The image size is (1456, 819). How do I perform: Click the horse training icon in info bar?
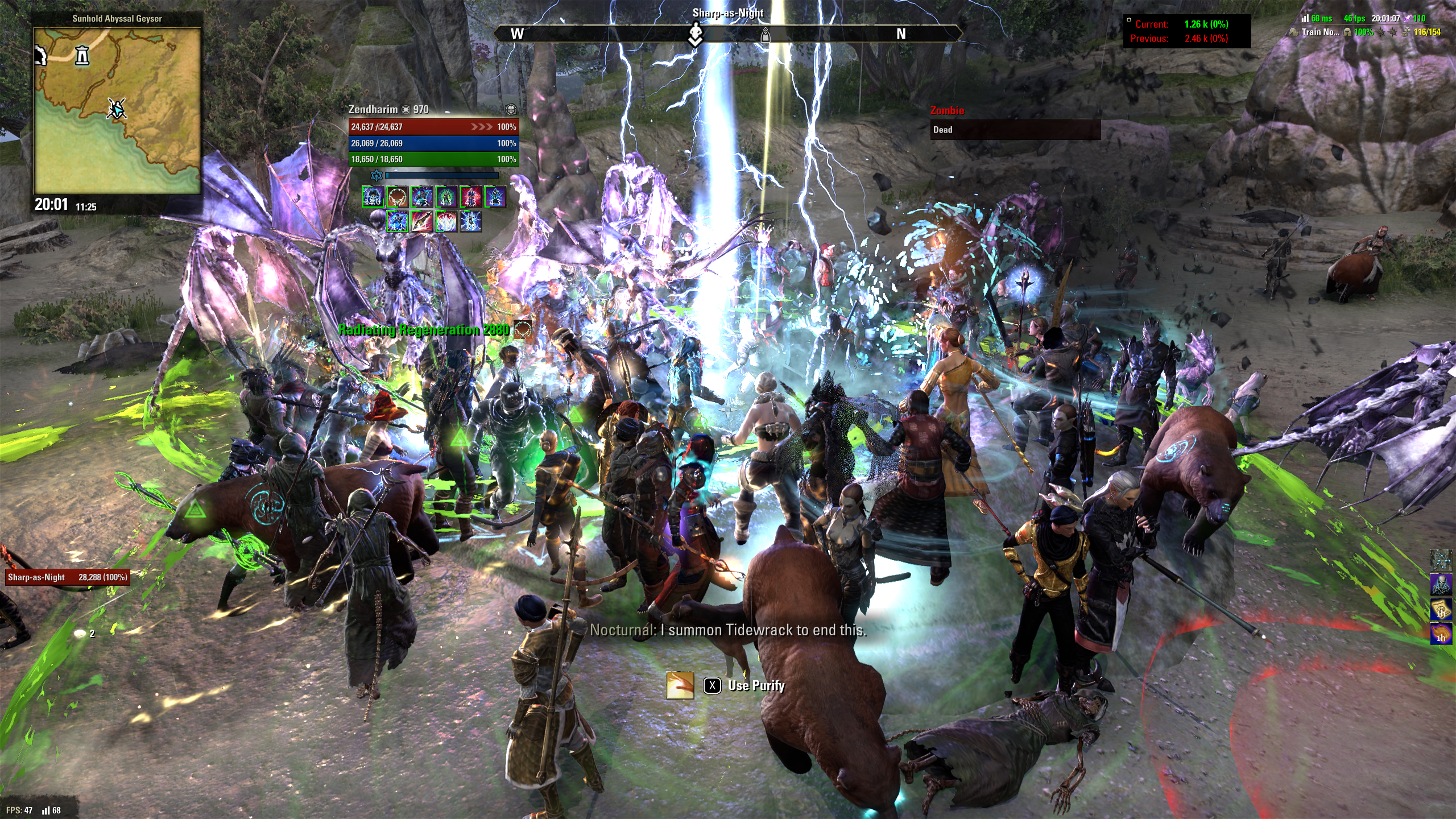[1294, 32]
